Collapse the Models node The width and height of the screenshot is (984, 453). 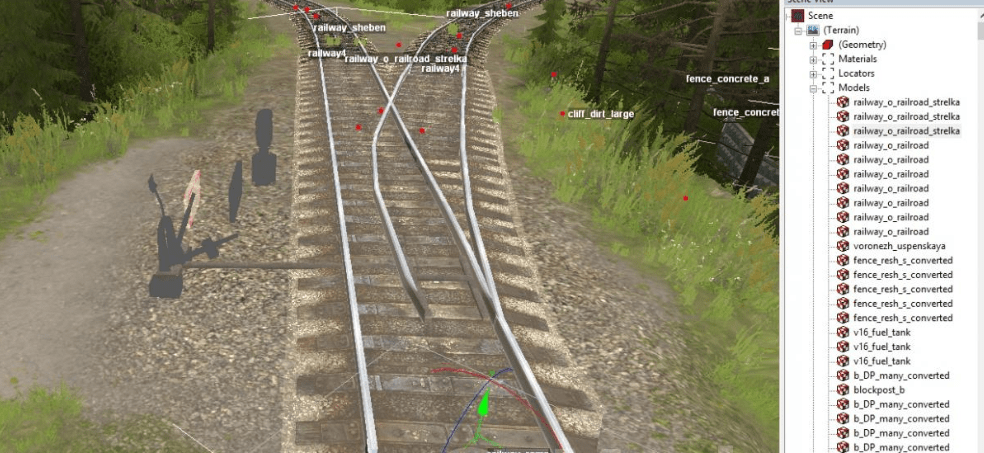813,88
